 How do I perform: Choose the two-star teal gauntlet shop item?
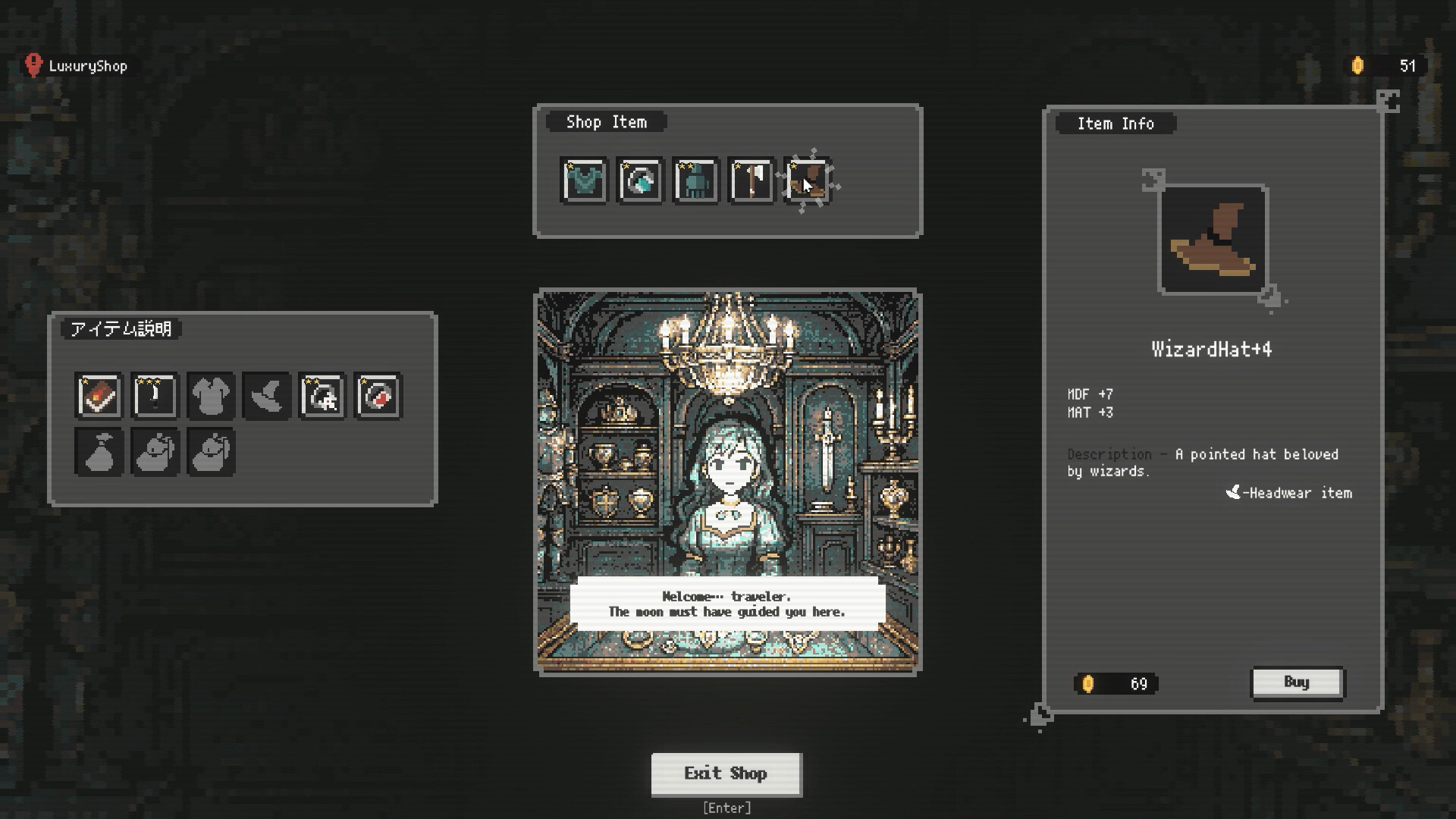(x=695, y=181)
